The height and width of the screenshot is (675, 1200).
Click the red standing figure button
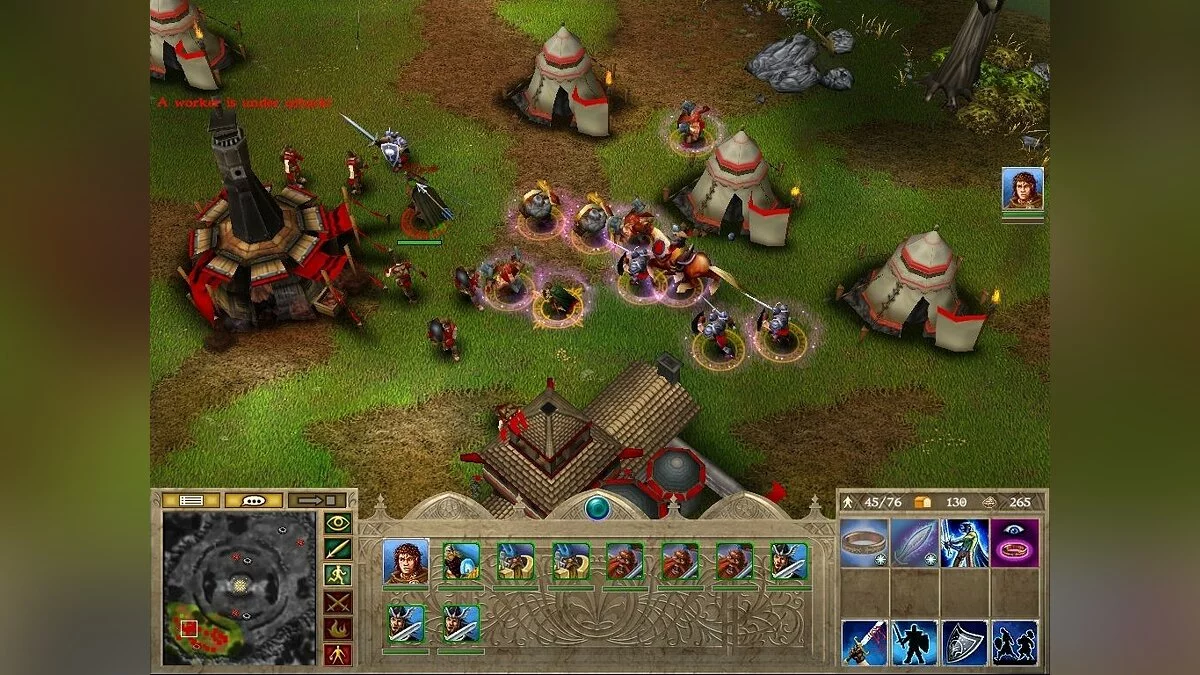337,655
